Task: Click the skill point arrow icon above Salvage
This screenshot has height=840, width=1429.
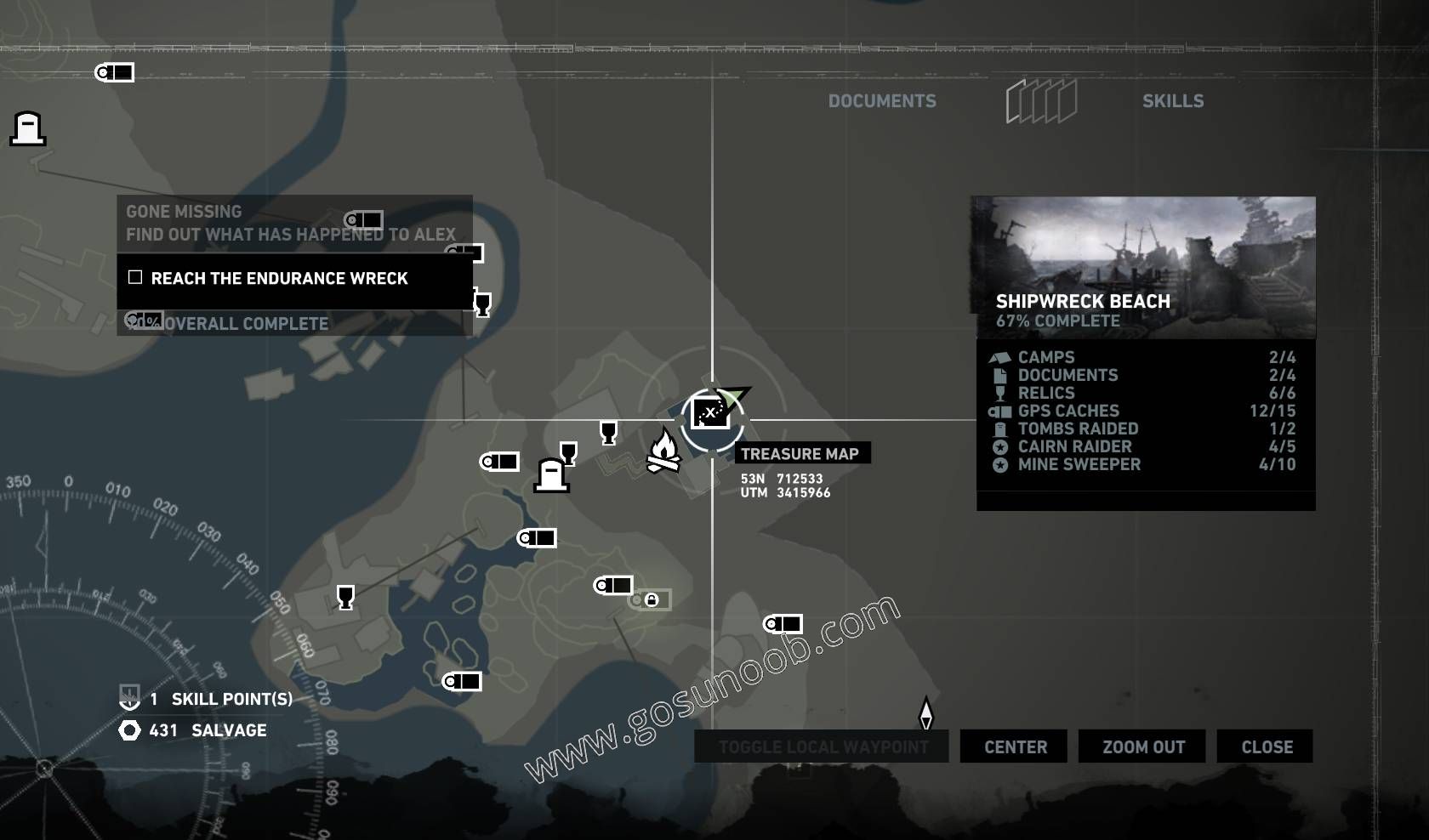Action: tap(128, 699)
